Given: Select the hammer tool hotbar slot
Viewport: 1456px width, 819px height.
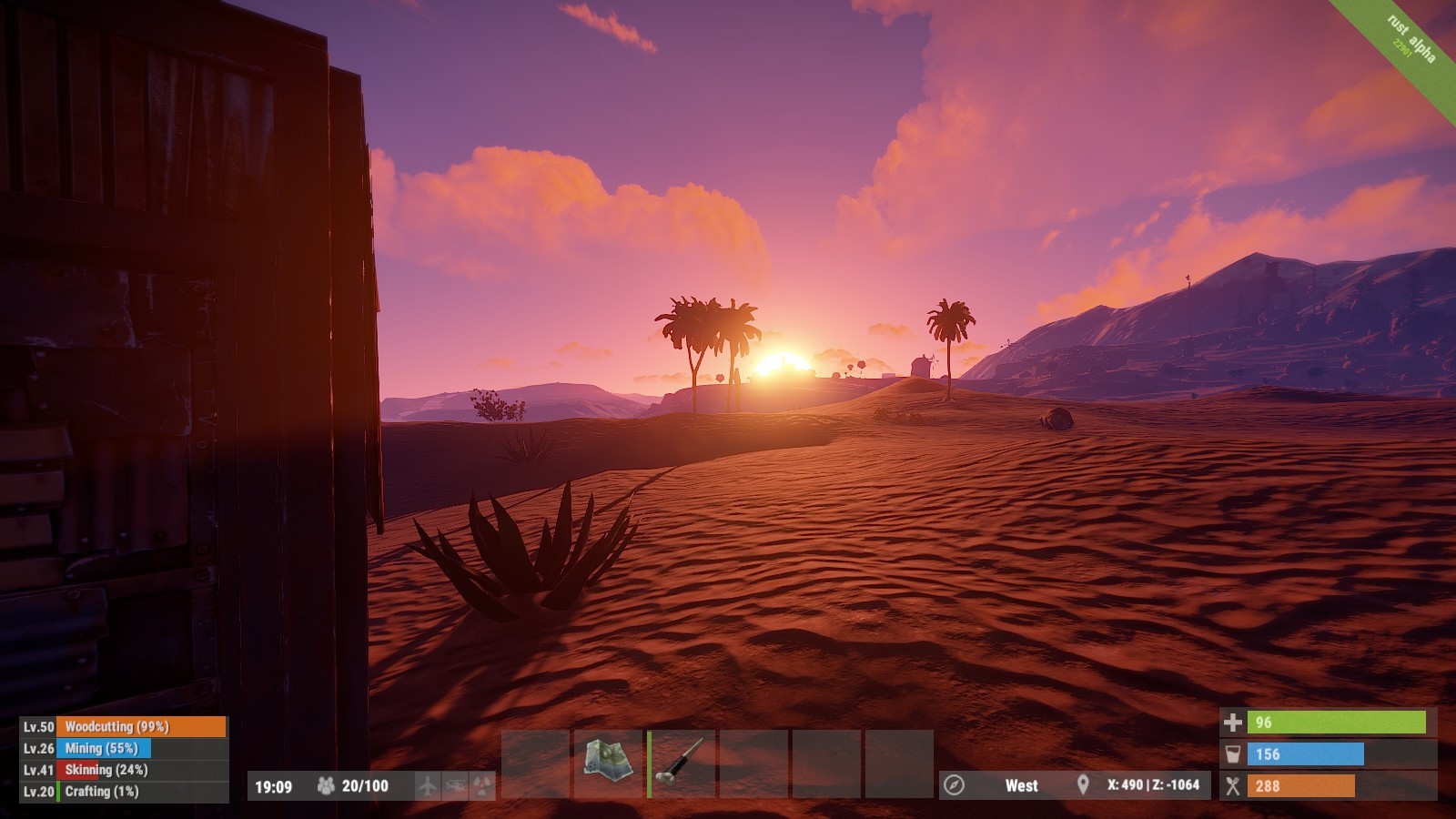Looking at the screenshot, I should pos(682,763).
